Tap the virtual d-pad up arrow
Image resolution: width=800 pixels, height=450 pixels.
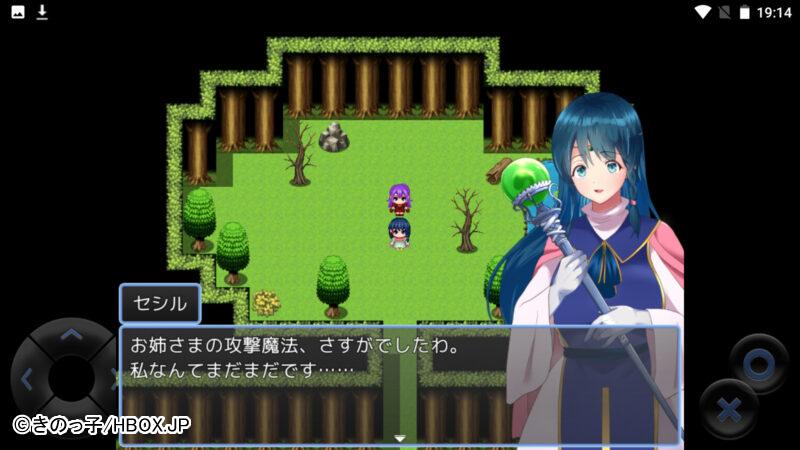tap(70, 336)
